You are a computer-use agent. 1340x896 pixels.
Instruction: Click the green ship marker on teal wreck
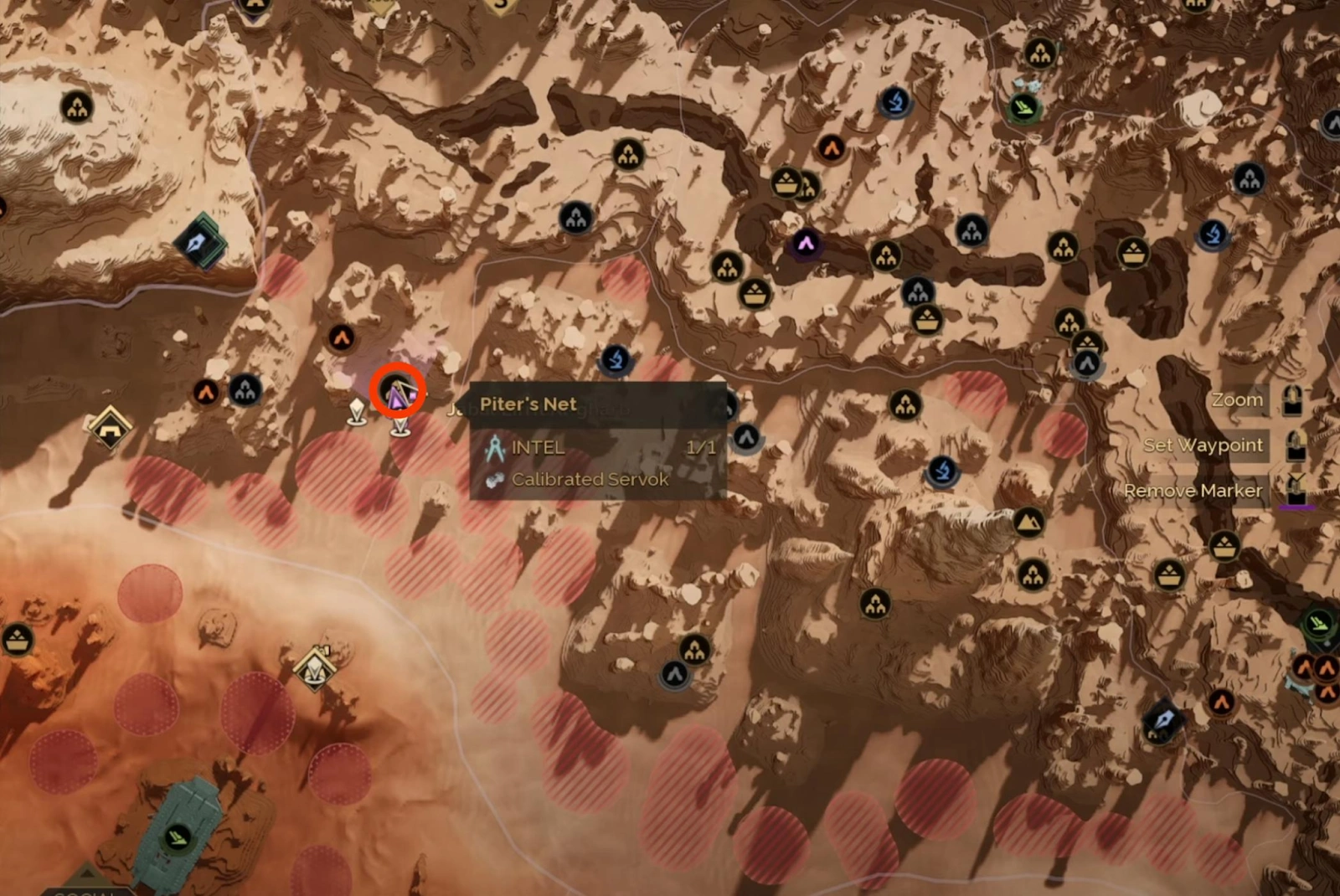[x=177, y=837]
